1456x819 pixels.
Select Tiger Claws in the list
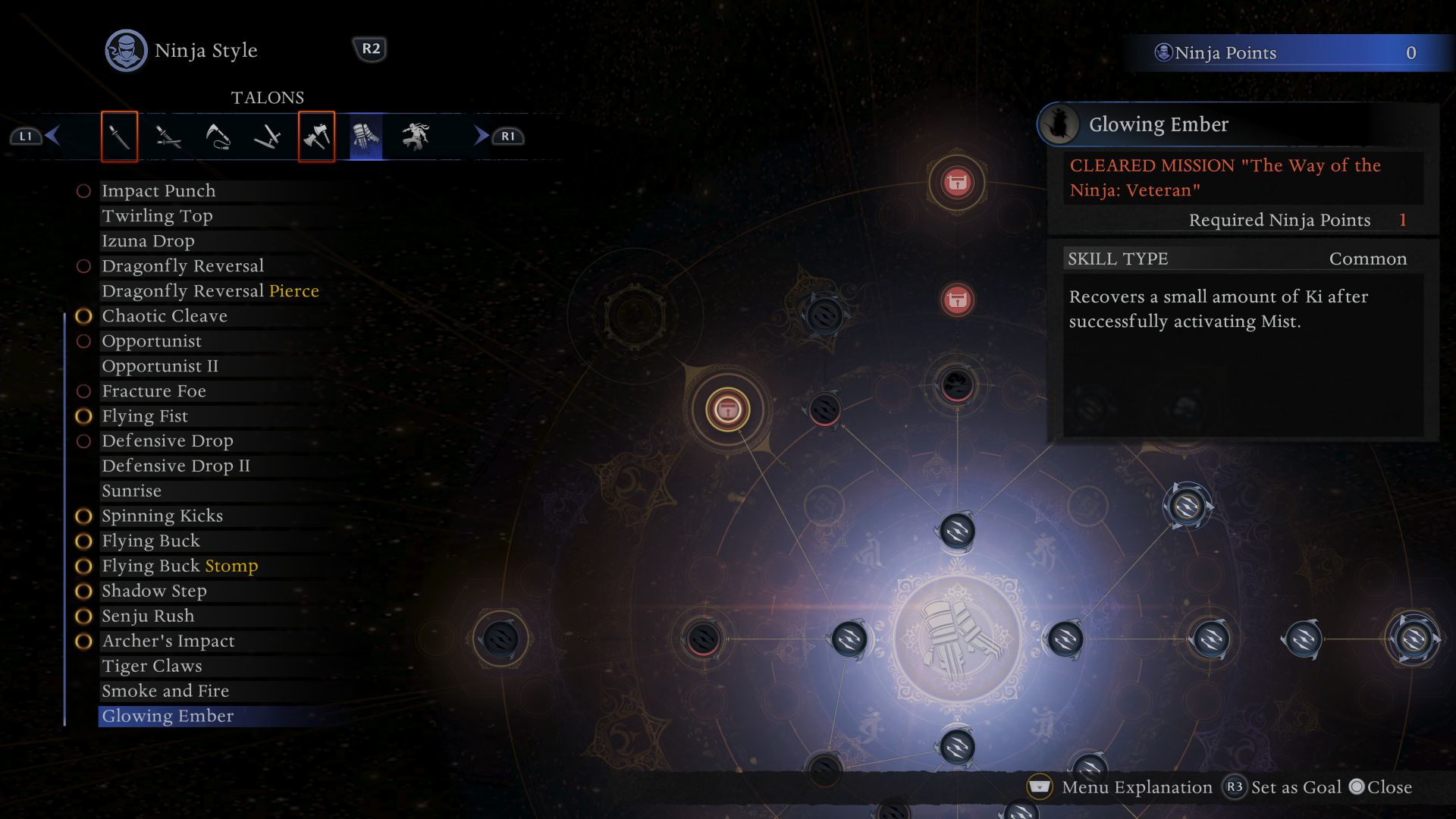point(152,667)
